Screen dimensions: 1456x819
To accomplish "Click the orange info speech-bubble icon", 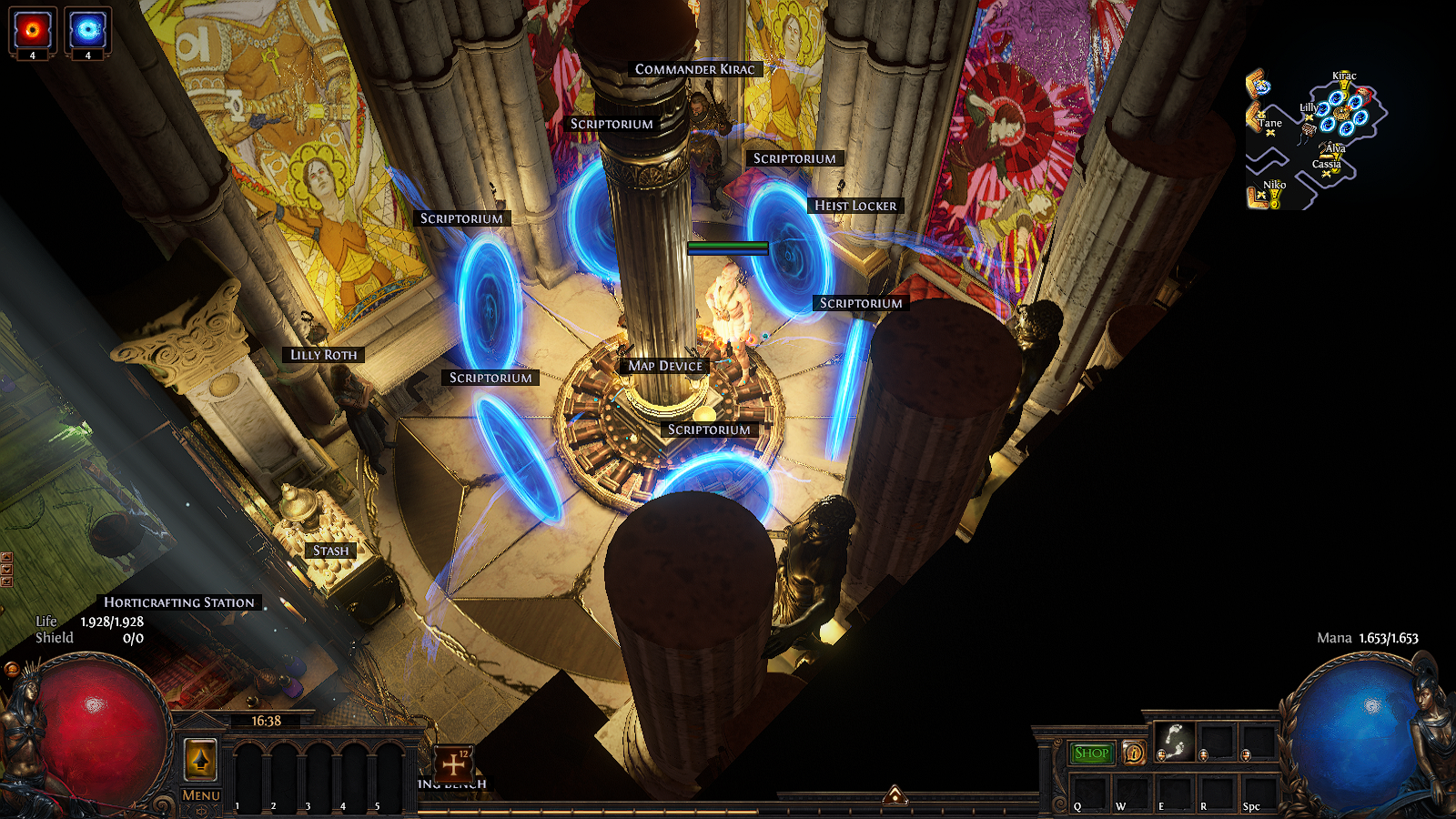I will point(1134,753).
